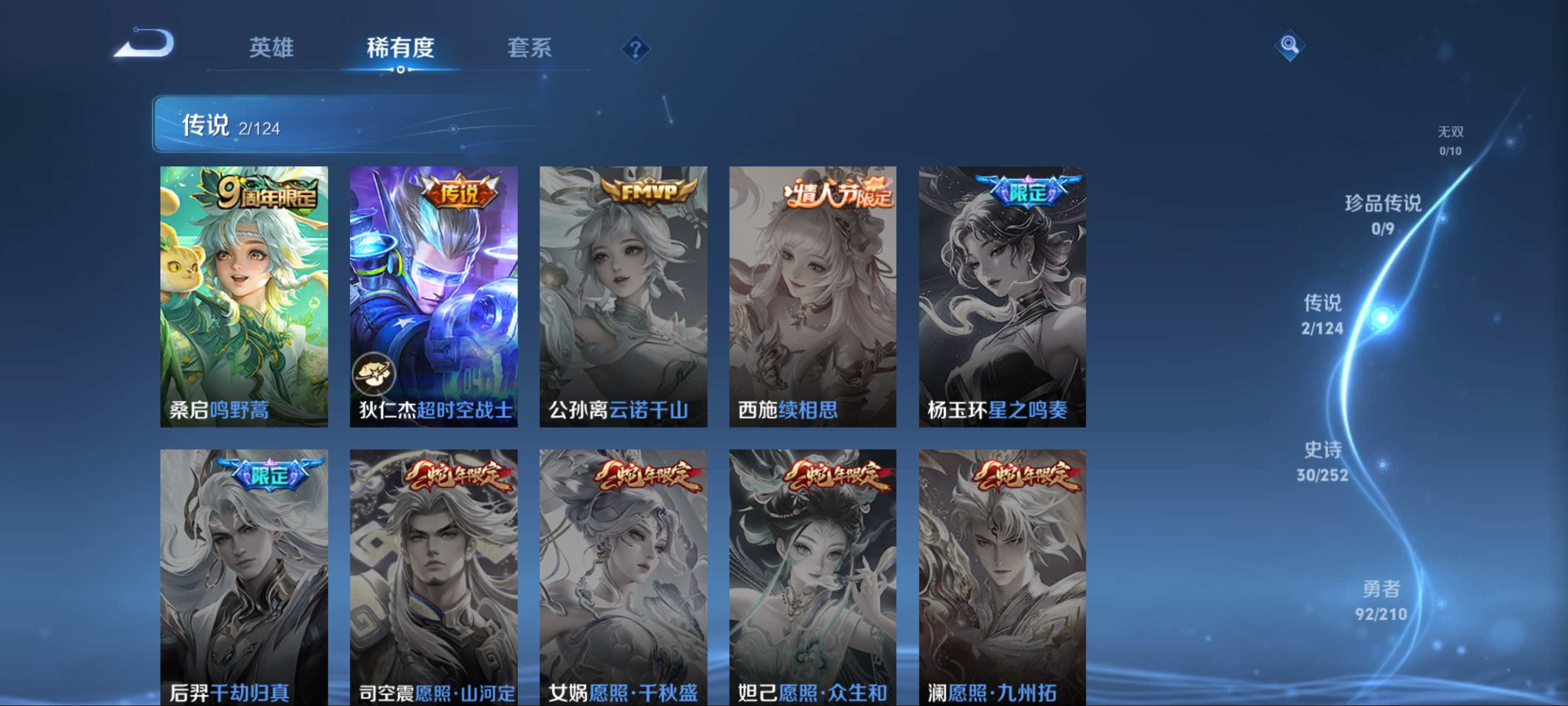Image resolution: width=1568 pixels, height=706 pixels.
Task: Go to the 史诗 rarity section
Action: click(x=1322, y=461)
